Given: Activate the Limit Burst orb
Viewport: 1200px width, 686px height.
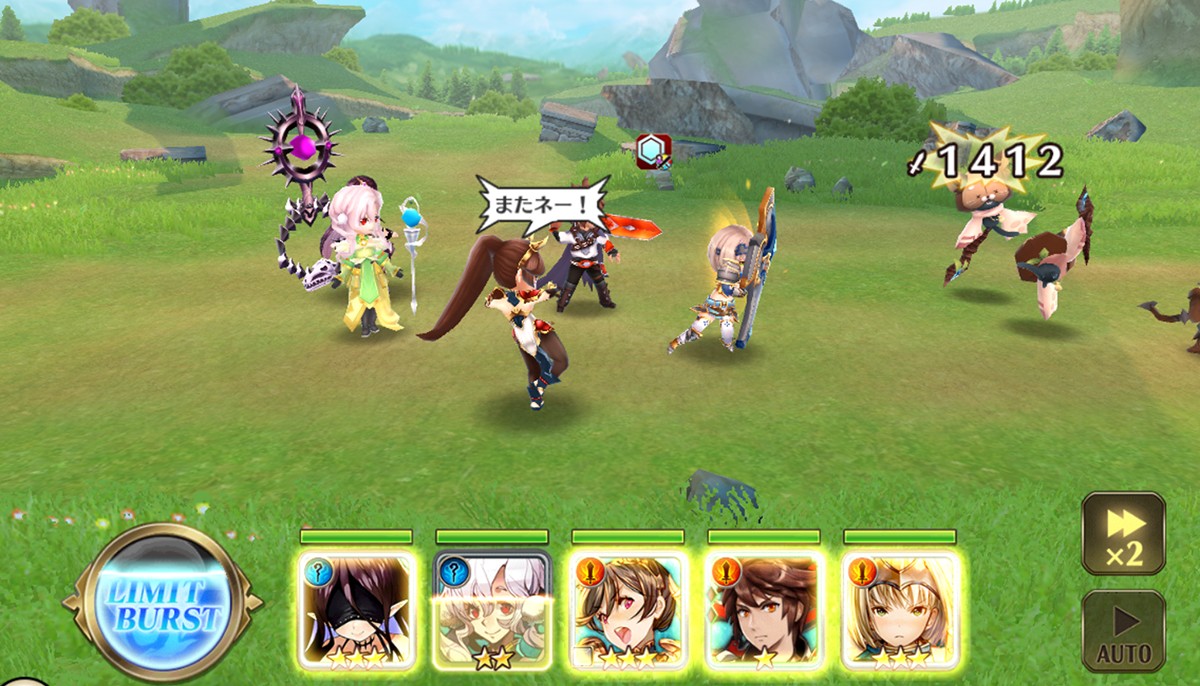Looking at the screenshot, I should coord(162,604).
